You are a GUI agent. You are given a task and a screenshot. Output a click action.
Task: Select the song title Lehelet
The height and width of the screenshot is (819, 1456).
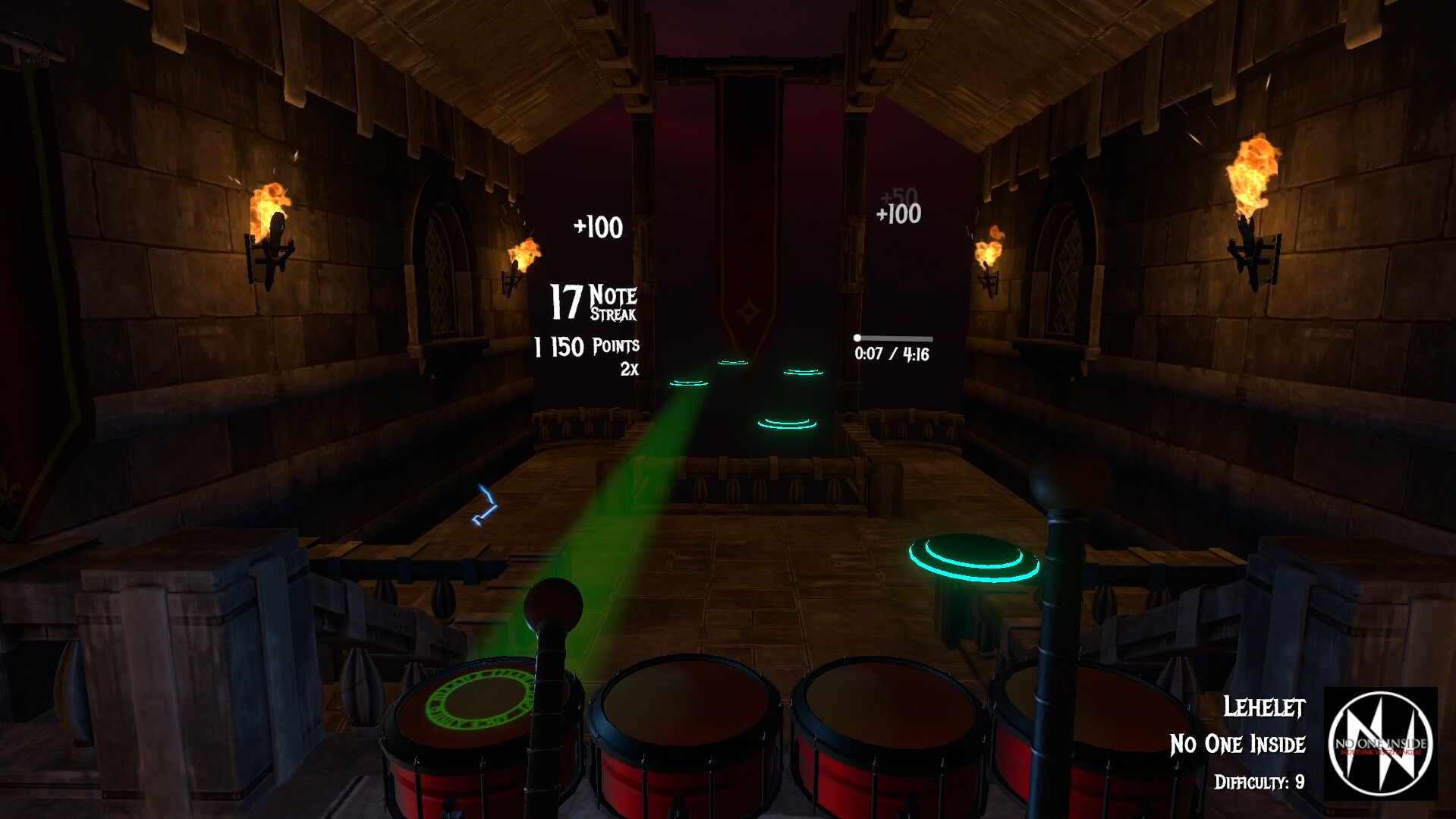click(x=1264, y=707)
